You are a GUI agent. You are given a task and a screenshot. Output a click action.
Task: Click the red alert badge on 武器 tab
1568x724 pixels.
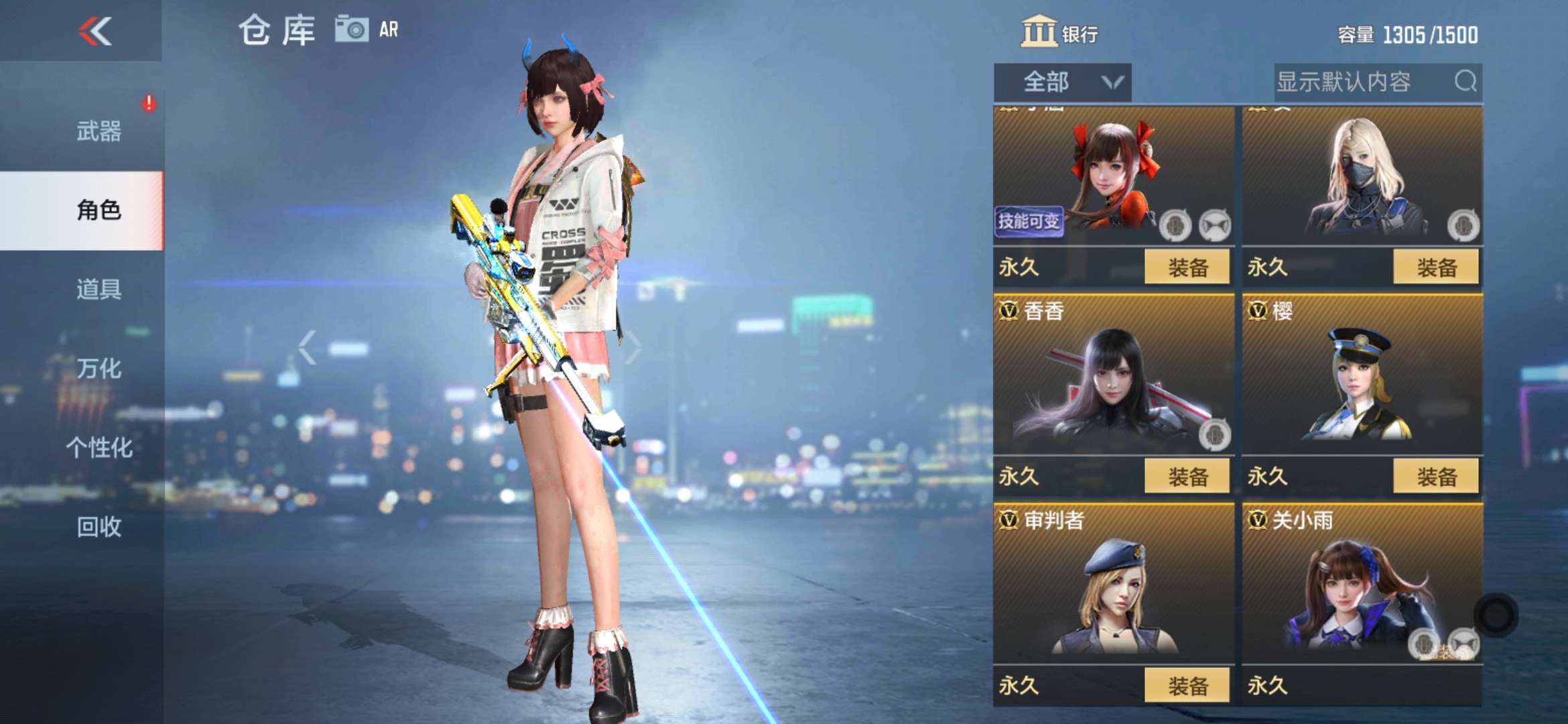(149, 102)
